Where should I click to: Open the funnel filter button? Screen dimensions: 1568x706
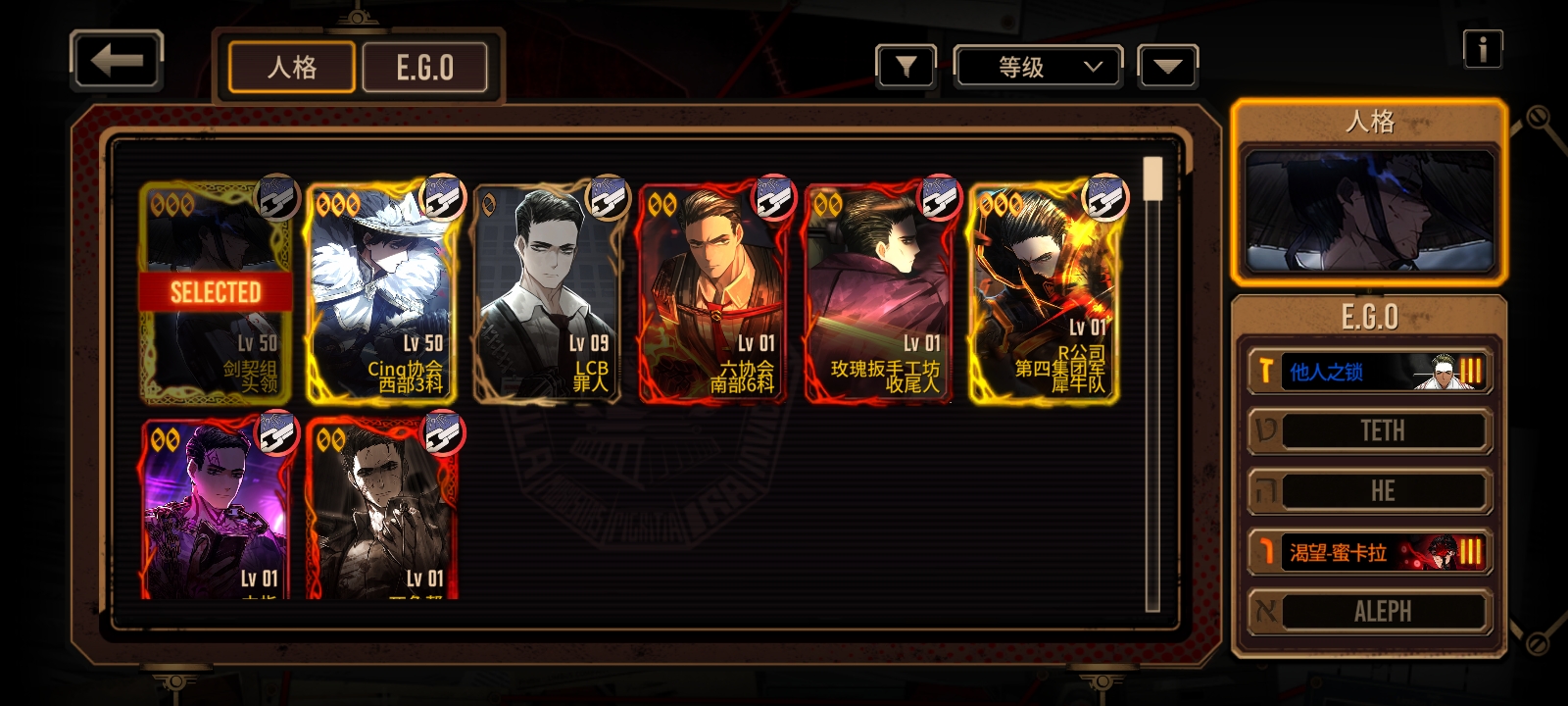click(906, 67)
